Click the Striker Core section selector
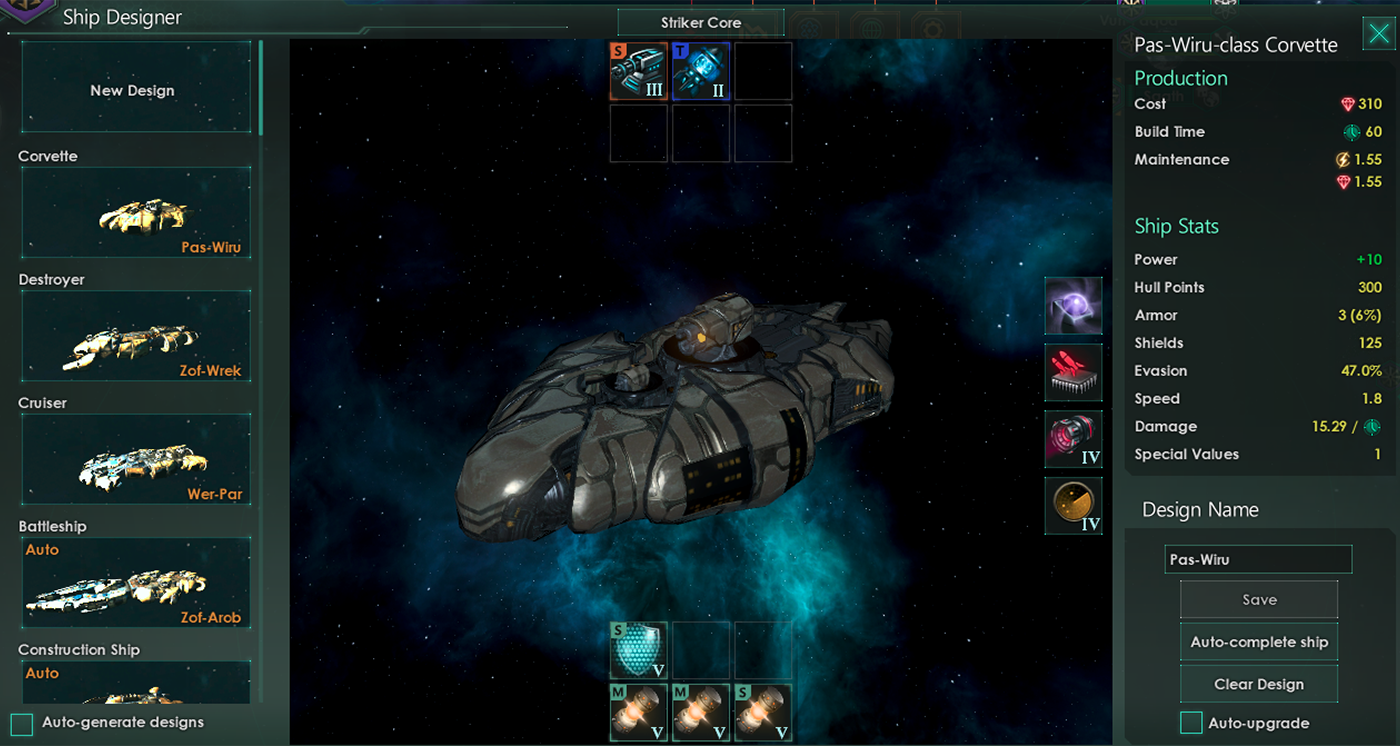The image size is (1400, 746). (x=700, y=23)
